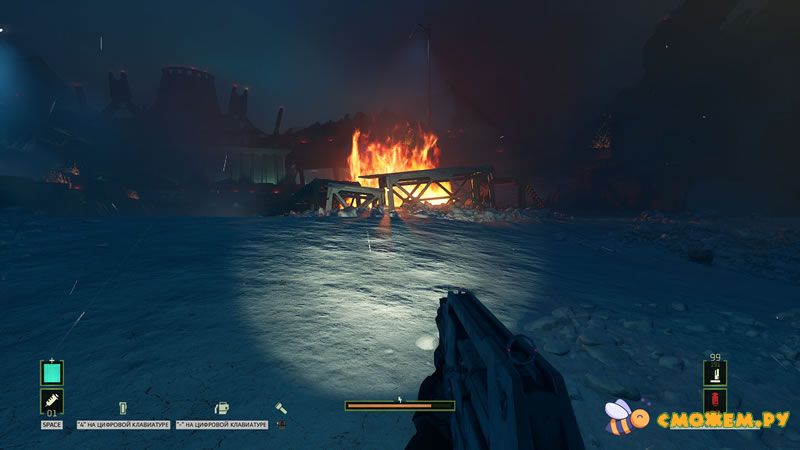Select the syringe item slot
Image resolution: width=800 pixels, height=450 pixels.
[52, 401]
